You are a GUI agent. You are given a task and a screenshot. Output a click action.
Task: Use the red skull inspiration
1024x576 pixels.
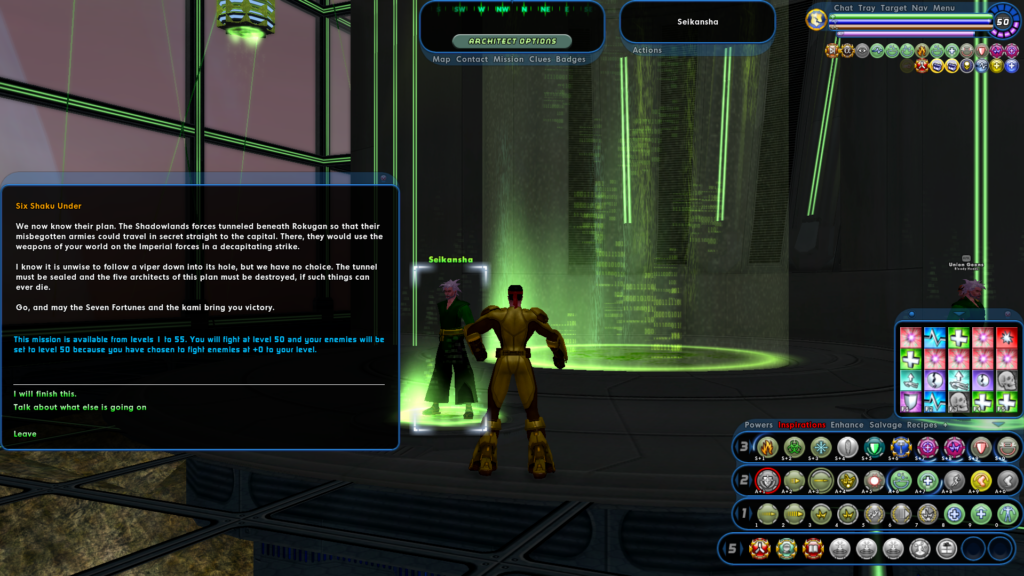[x=1006, y=336]
